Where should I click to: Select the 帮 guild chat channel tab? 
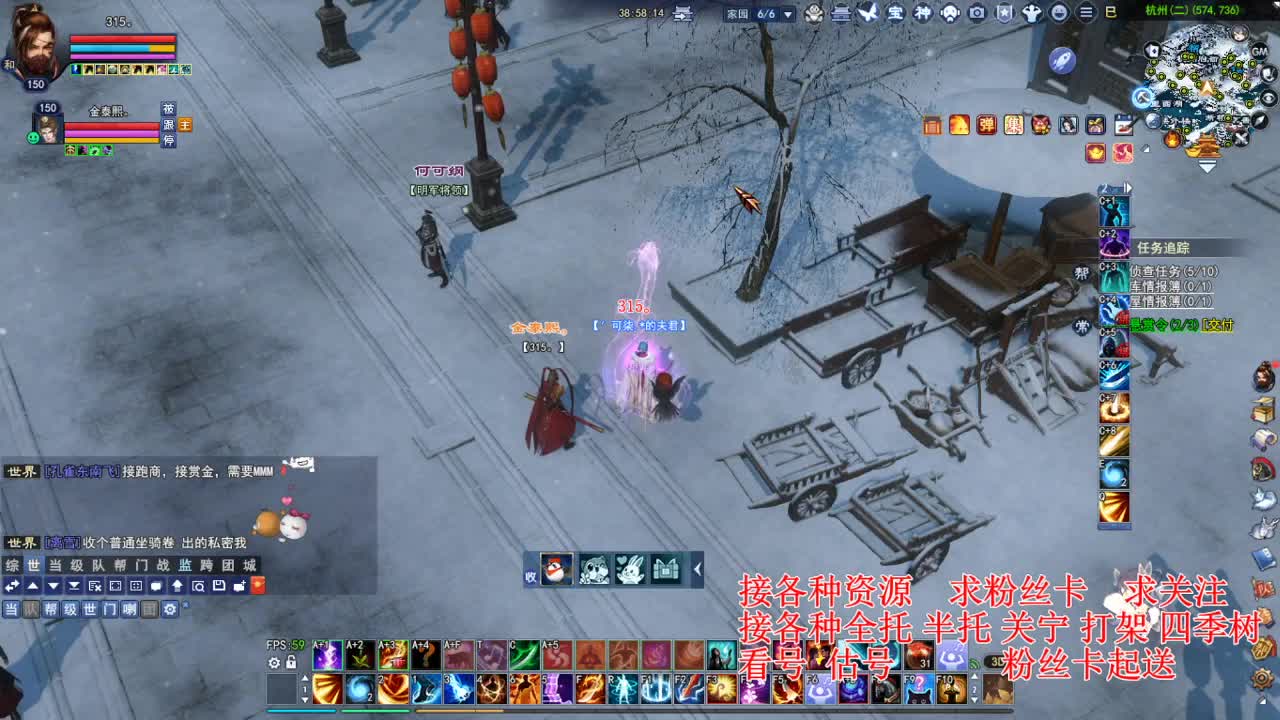[119, 564]
